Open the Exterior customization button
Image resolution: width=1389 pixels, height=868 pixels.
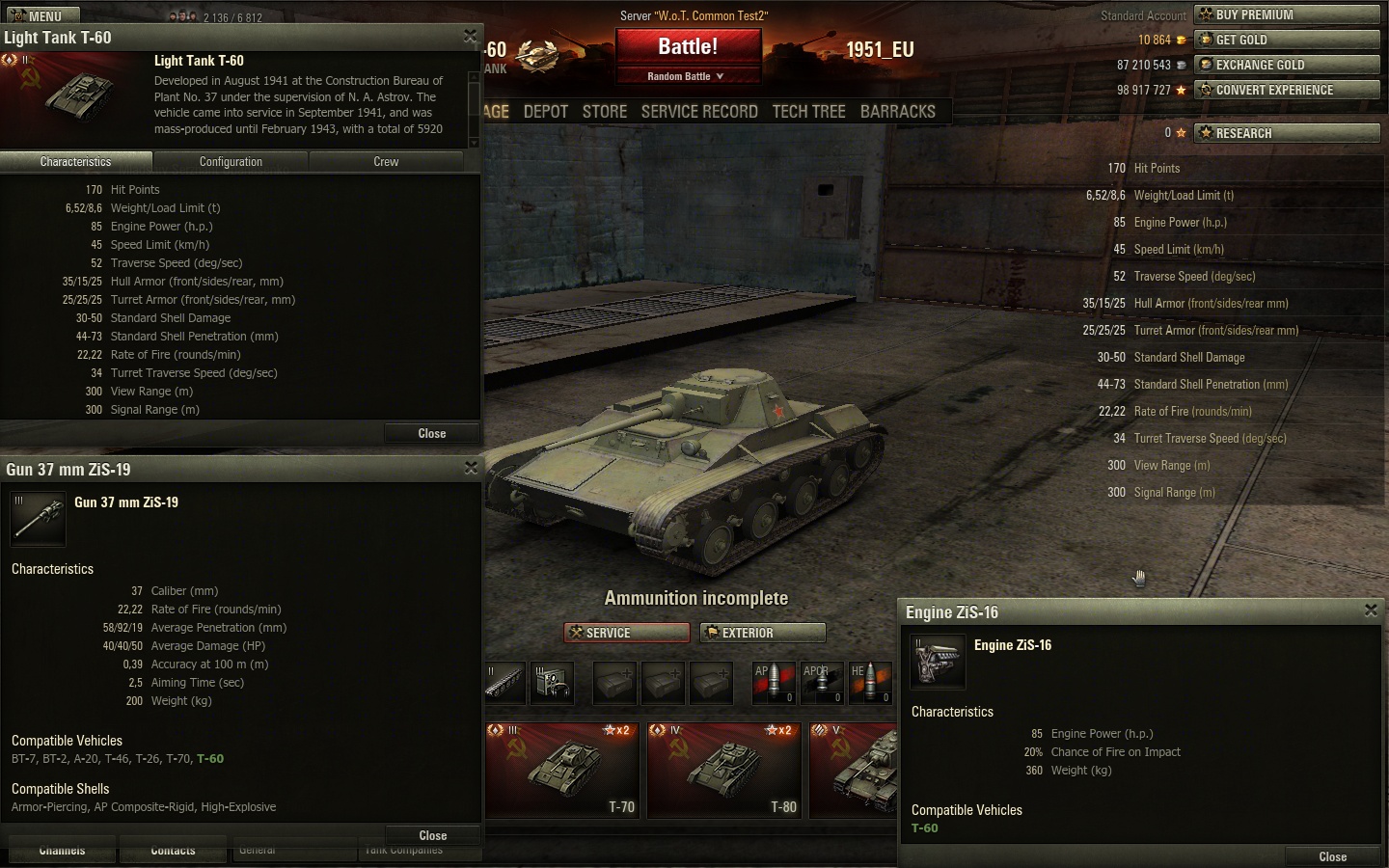click(763, 633)
